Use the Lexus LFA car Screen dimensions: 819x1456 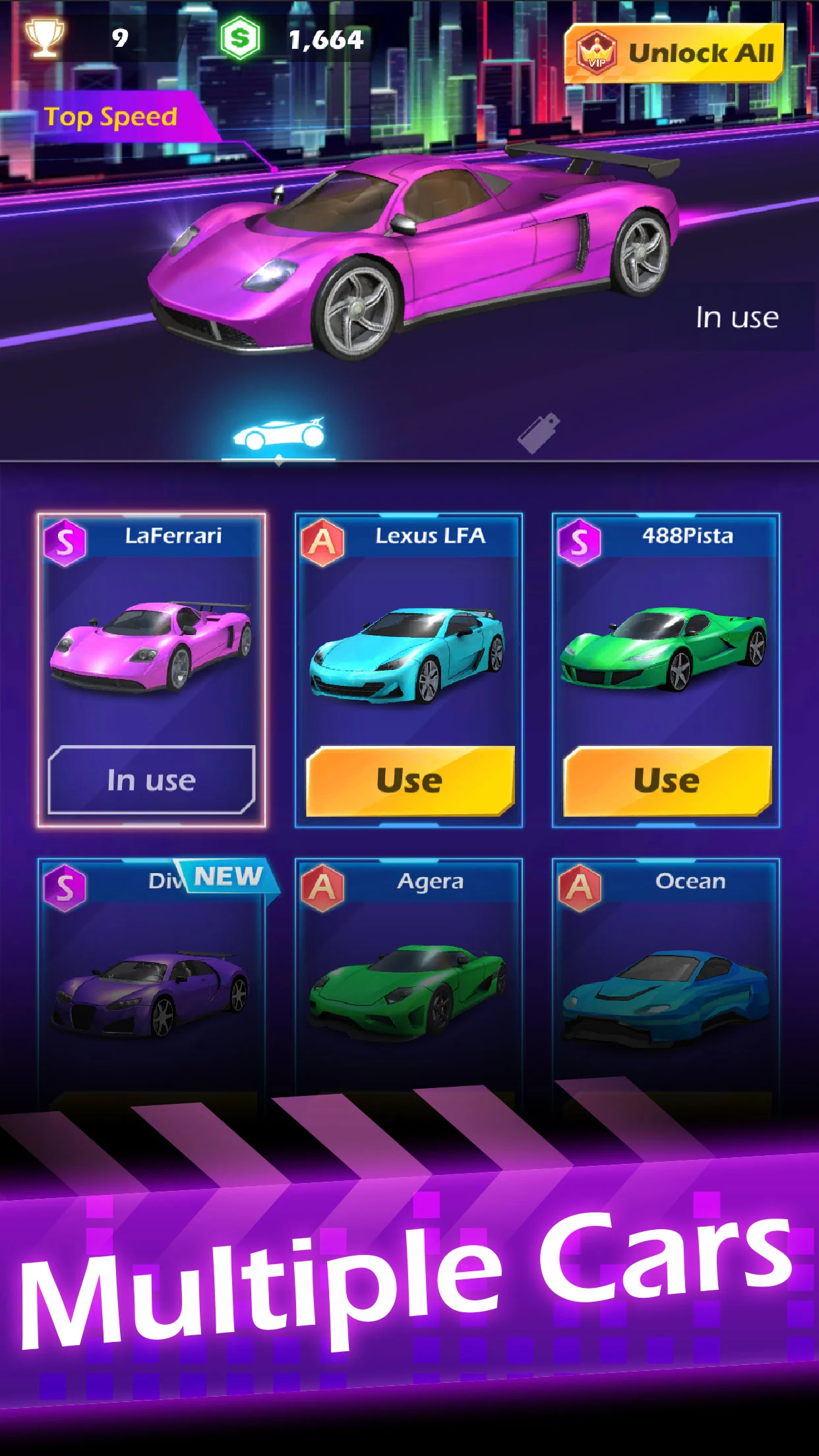point(409,780)
